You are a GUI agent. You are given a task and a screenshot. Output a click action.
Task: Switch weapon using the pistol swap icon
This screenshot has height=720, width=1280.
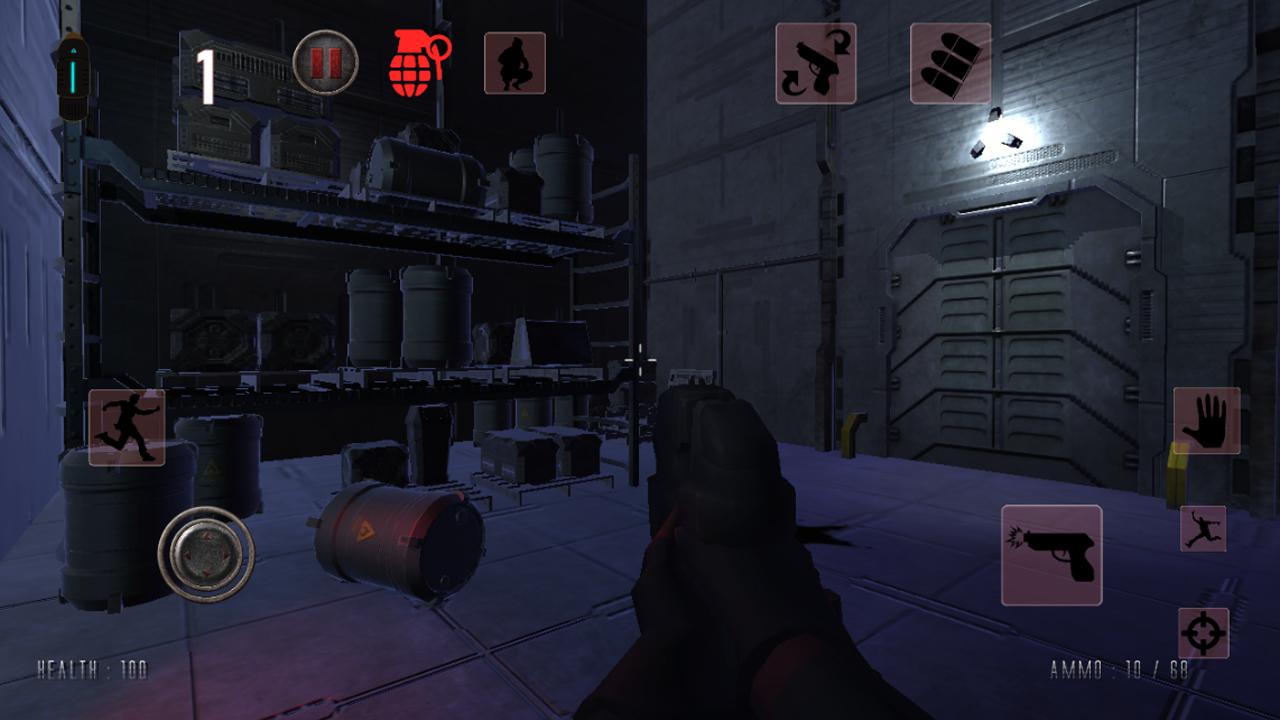816,63
